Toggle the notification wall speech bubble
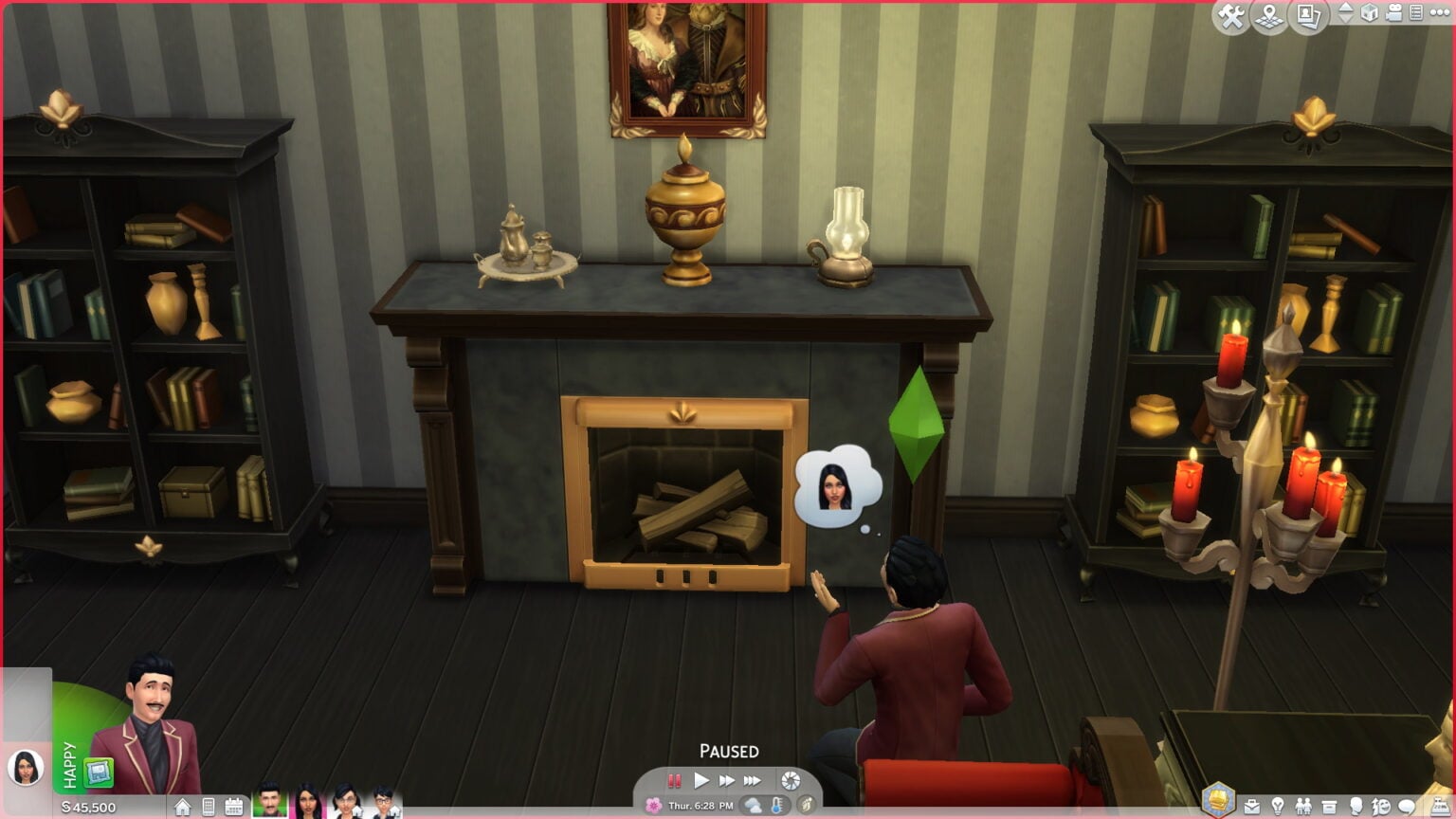 pos(1406,807)
